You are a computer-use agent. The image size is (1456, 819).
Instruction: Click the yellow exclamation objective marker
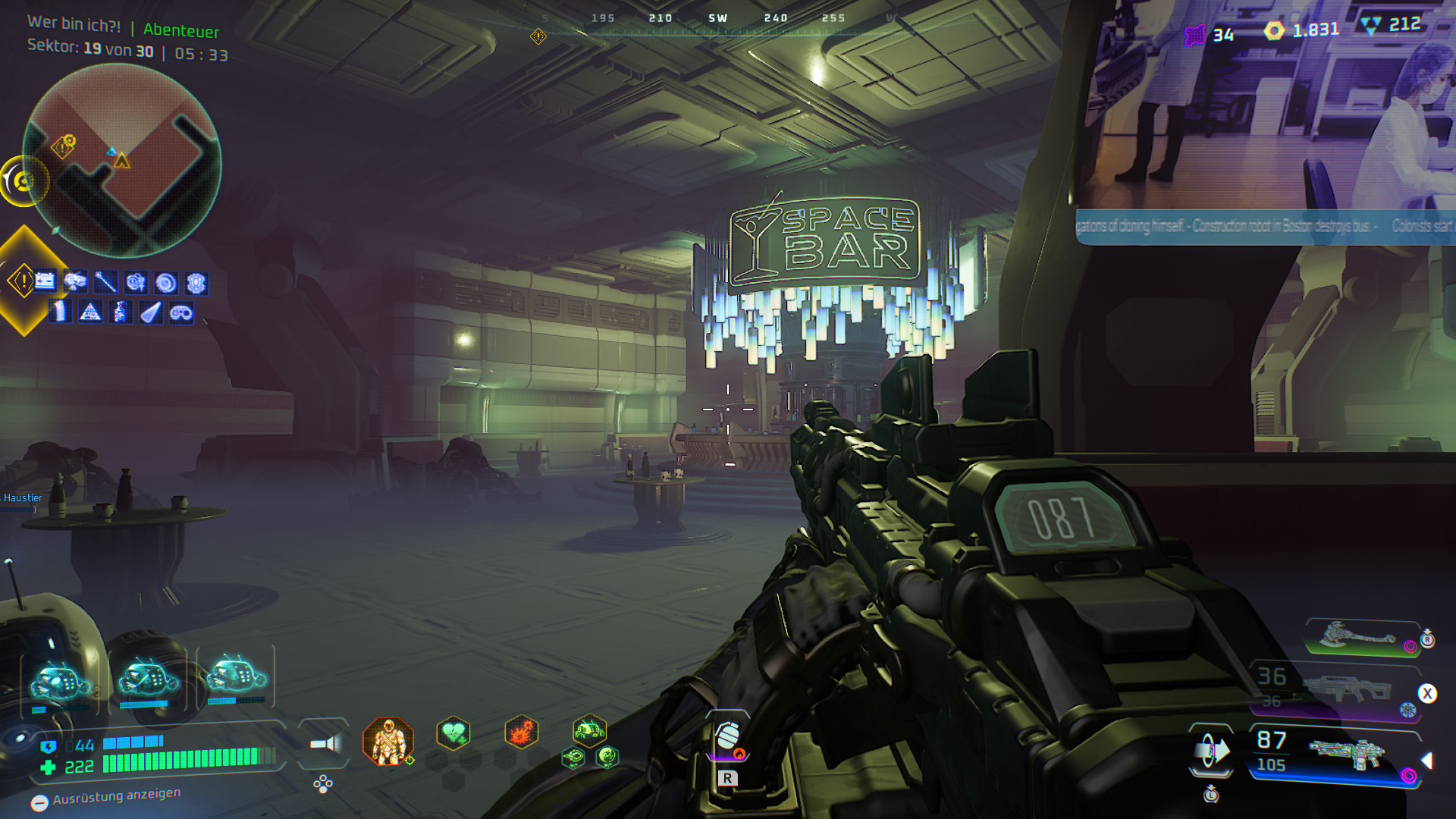22,281
